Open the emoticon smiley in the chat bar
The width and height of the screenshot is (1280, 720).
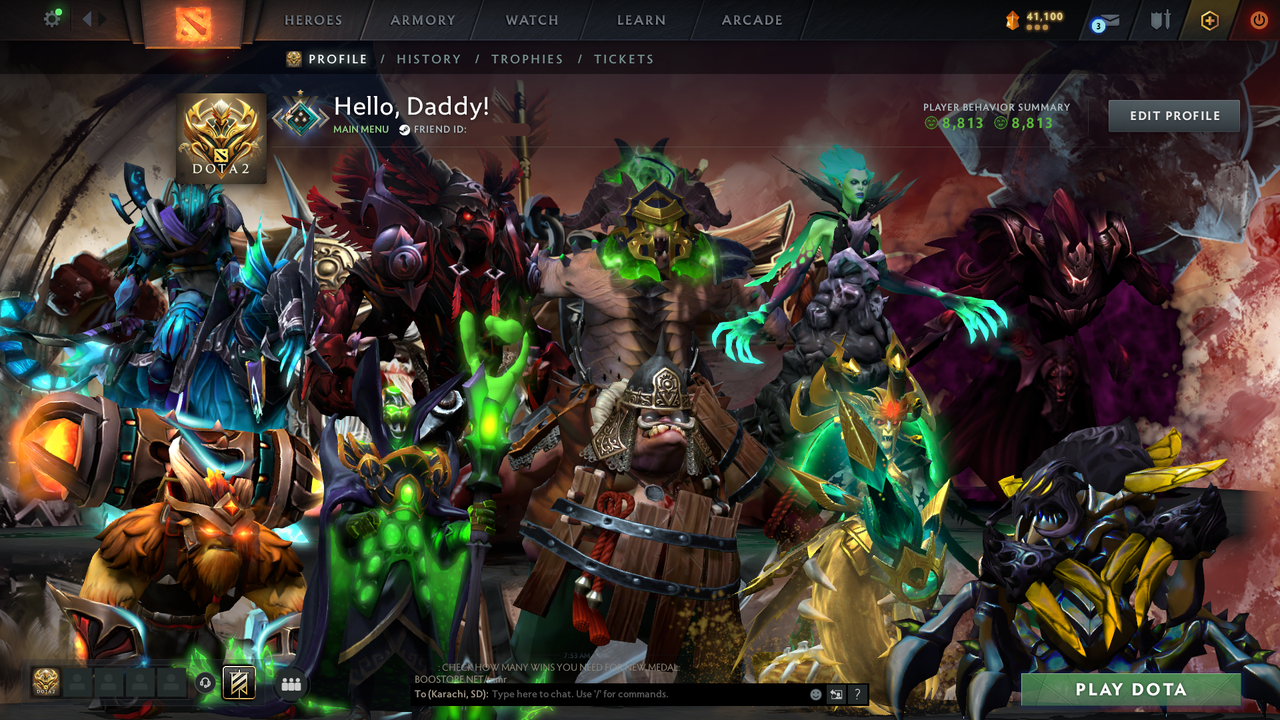[816, 694]
